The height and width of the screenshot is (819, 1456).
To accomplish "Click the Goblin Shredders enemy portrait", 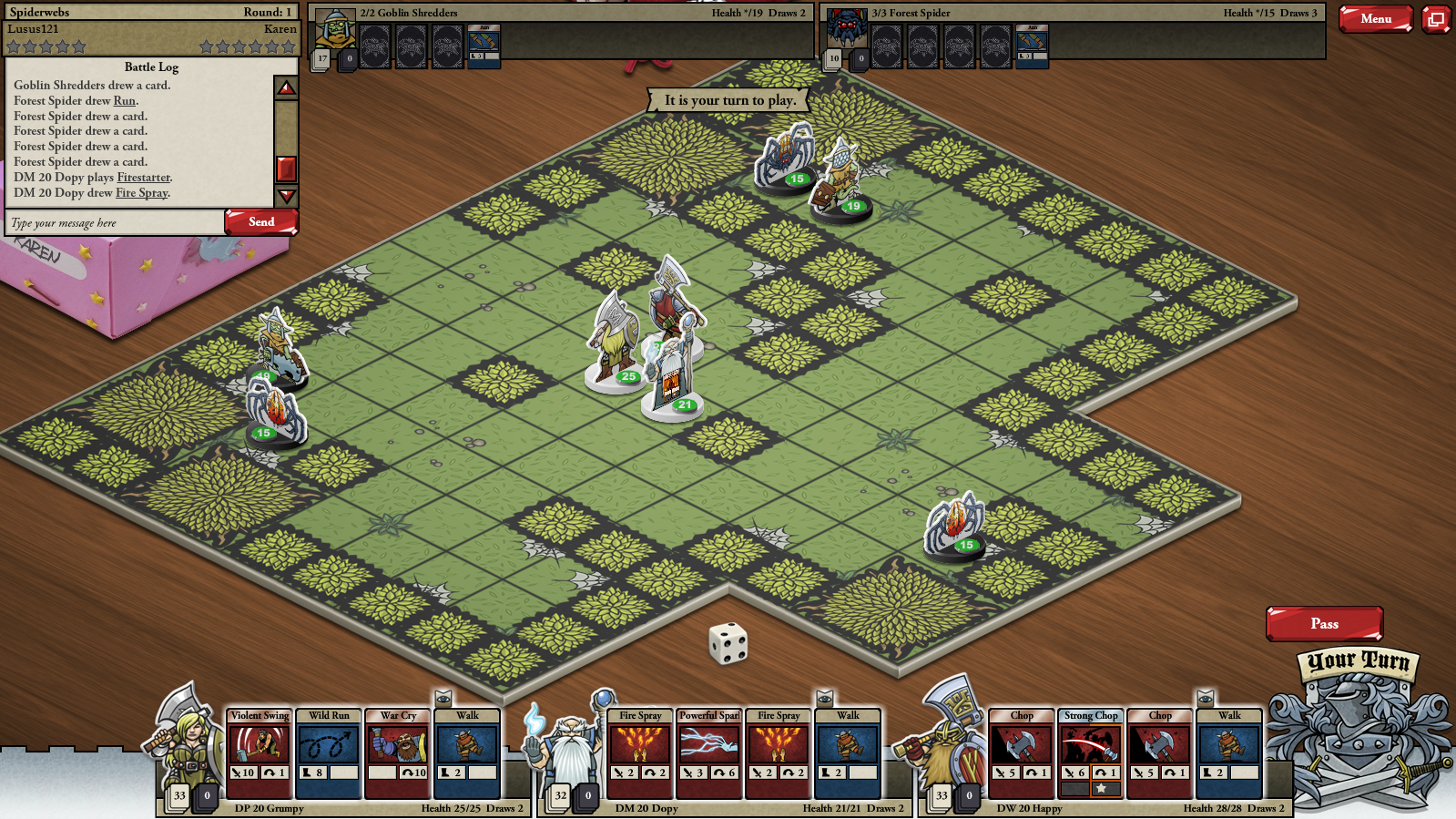I will point(334,33).
